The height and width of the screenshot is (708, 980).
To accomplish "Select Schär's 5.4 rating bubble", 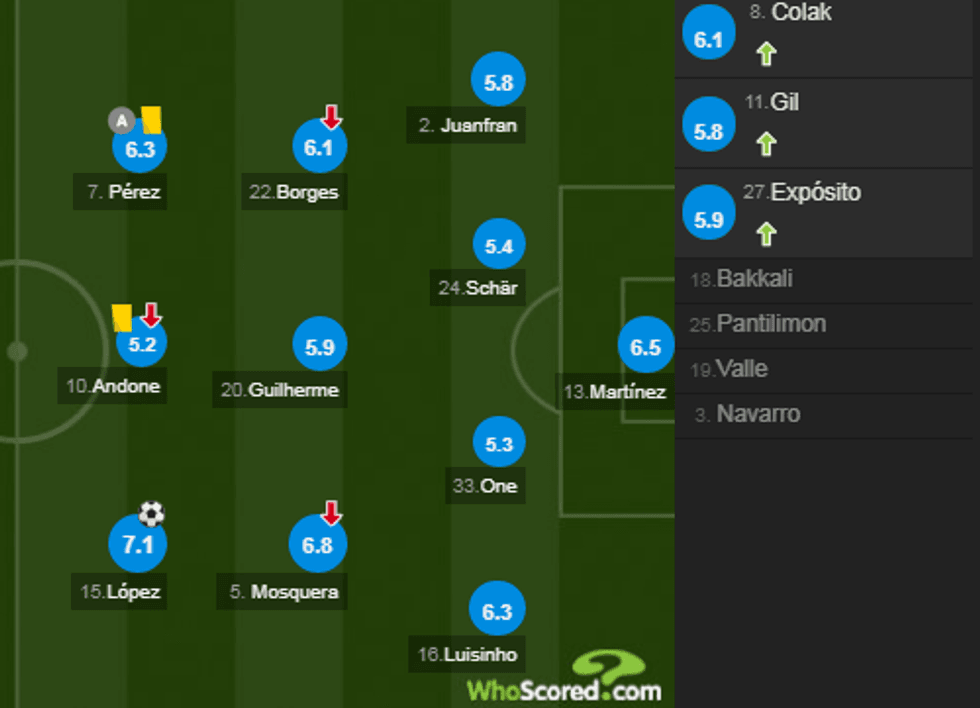I will (x=498, y=246).
